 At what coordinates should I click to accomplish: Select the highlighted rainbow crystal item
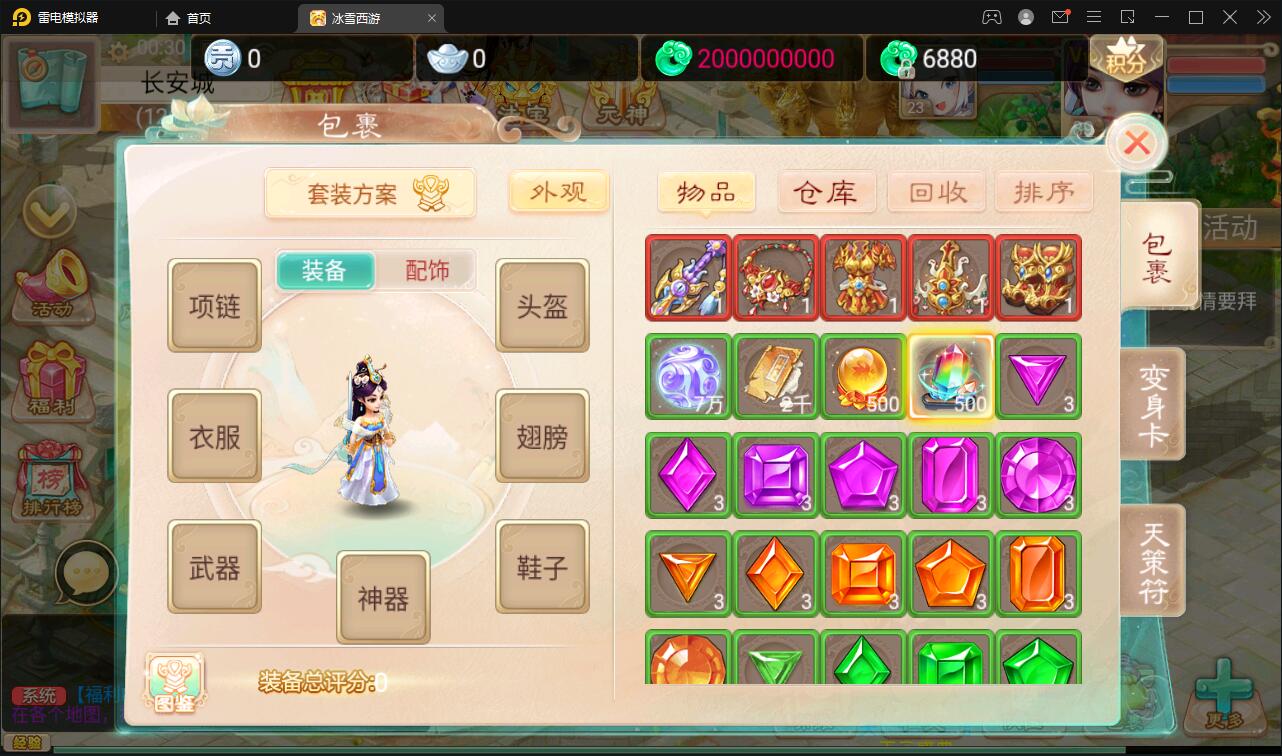[x=950, y=376]
